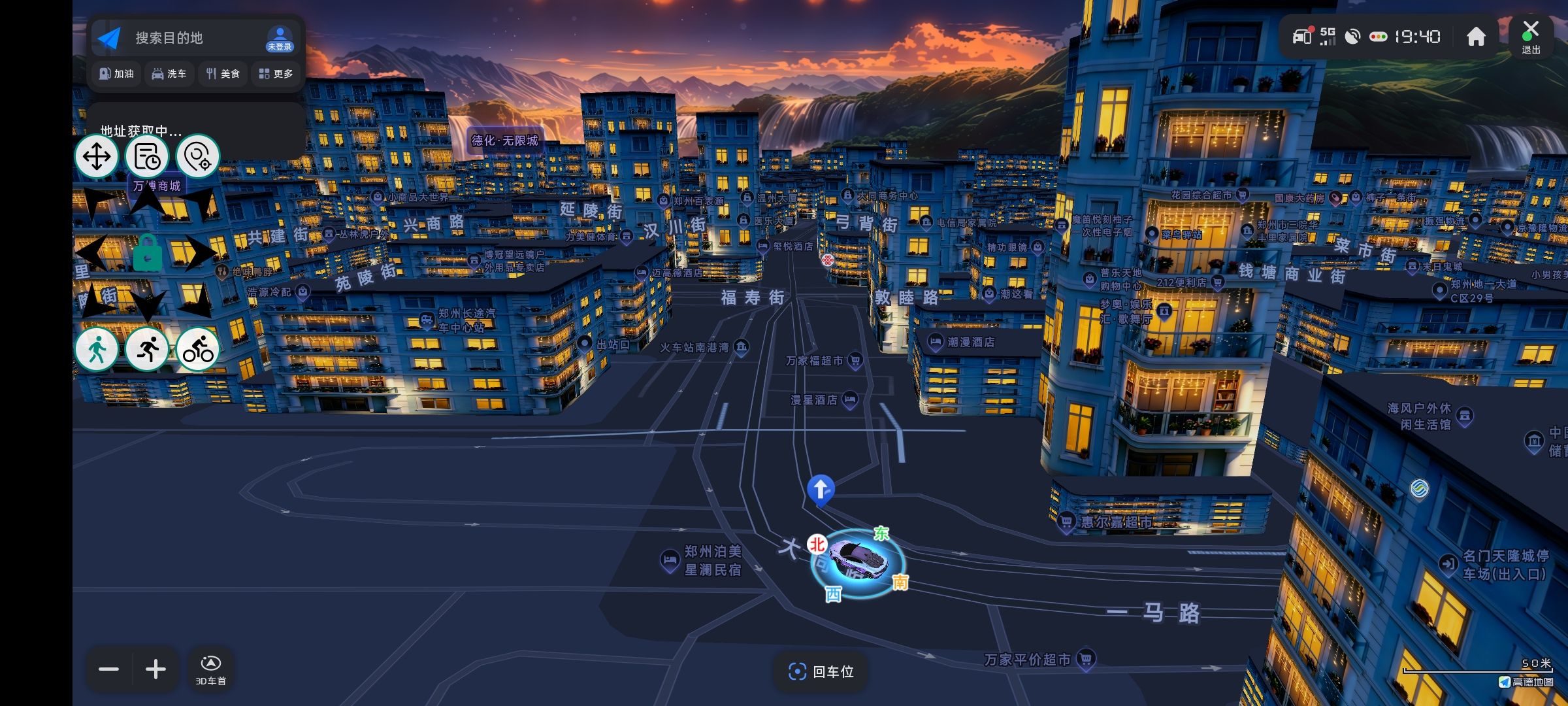Open the 美食 food shortcut

[223, 74]
